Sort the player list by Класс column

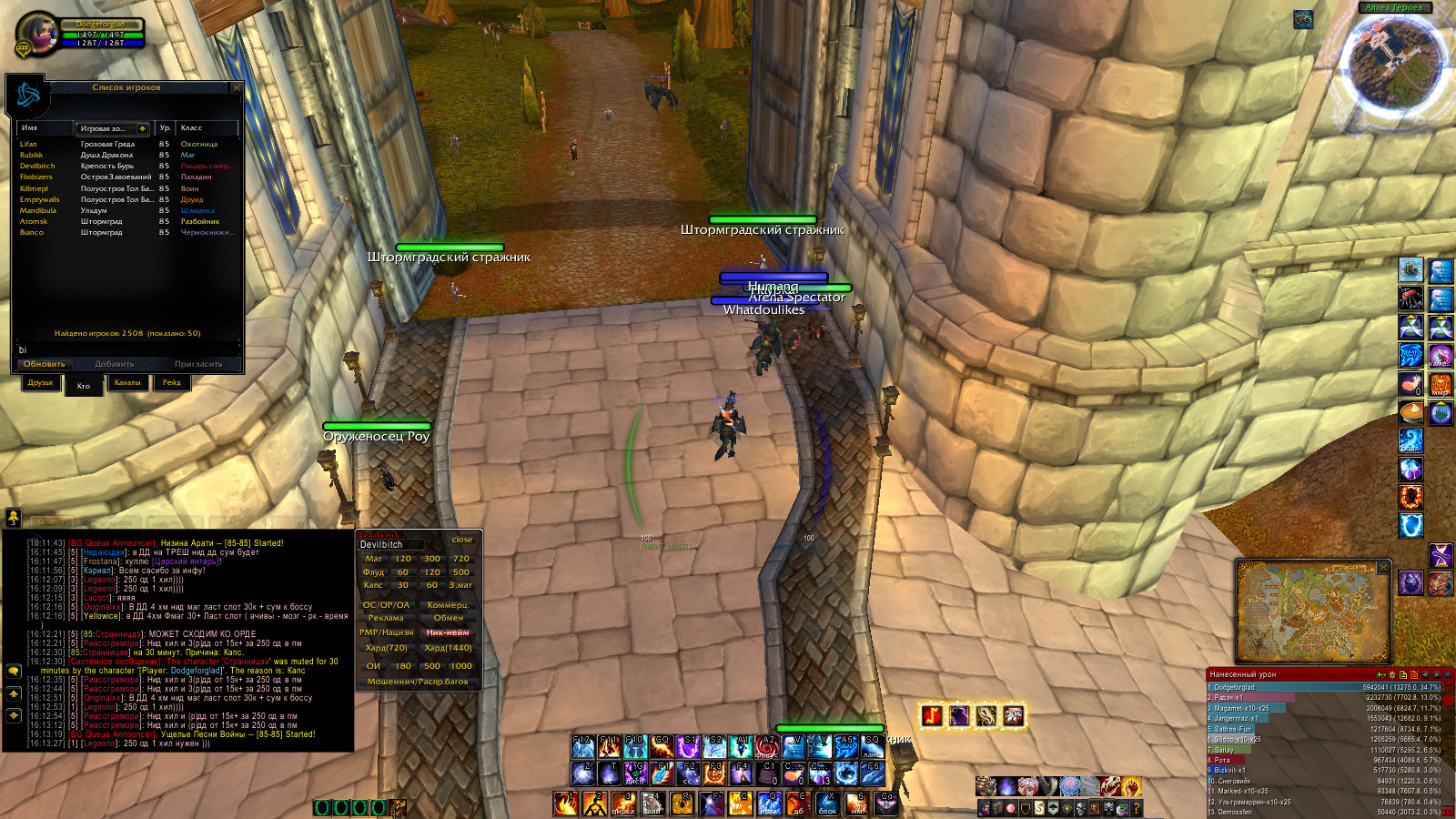(206, 128)
